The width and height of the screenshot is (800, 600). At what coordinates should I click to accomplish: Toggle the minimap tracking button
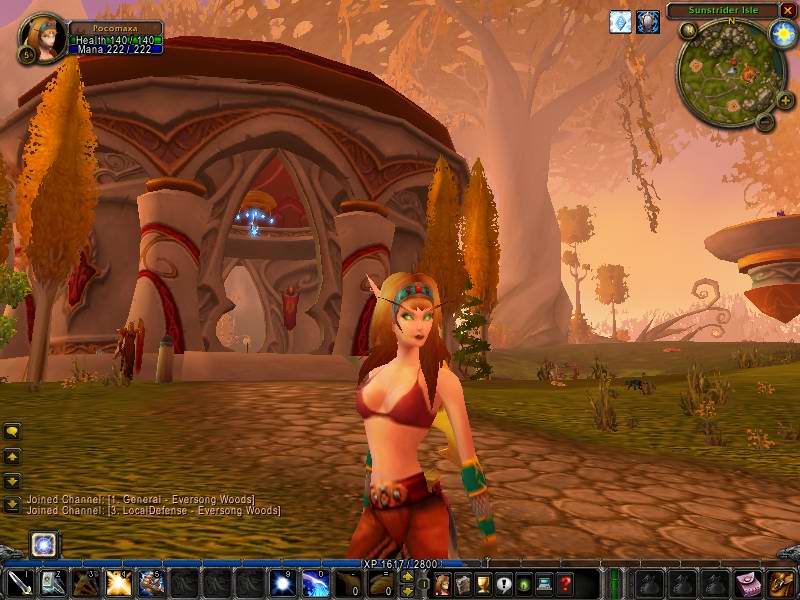688,30
